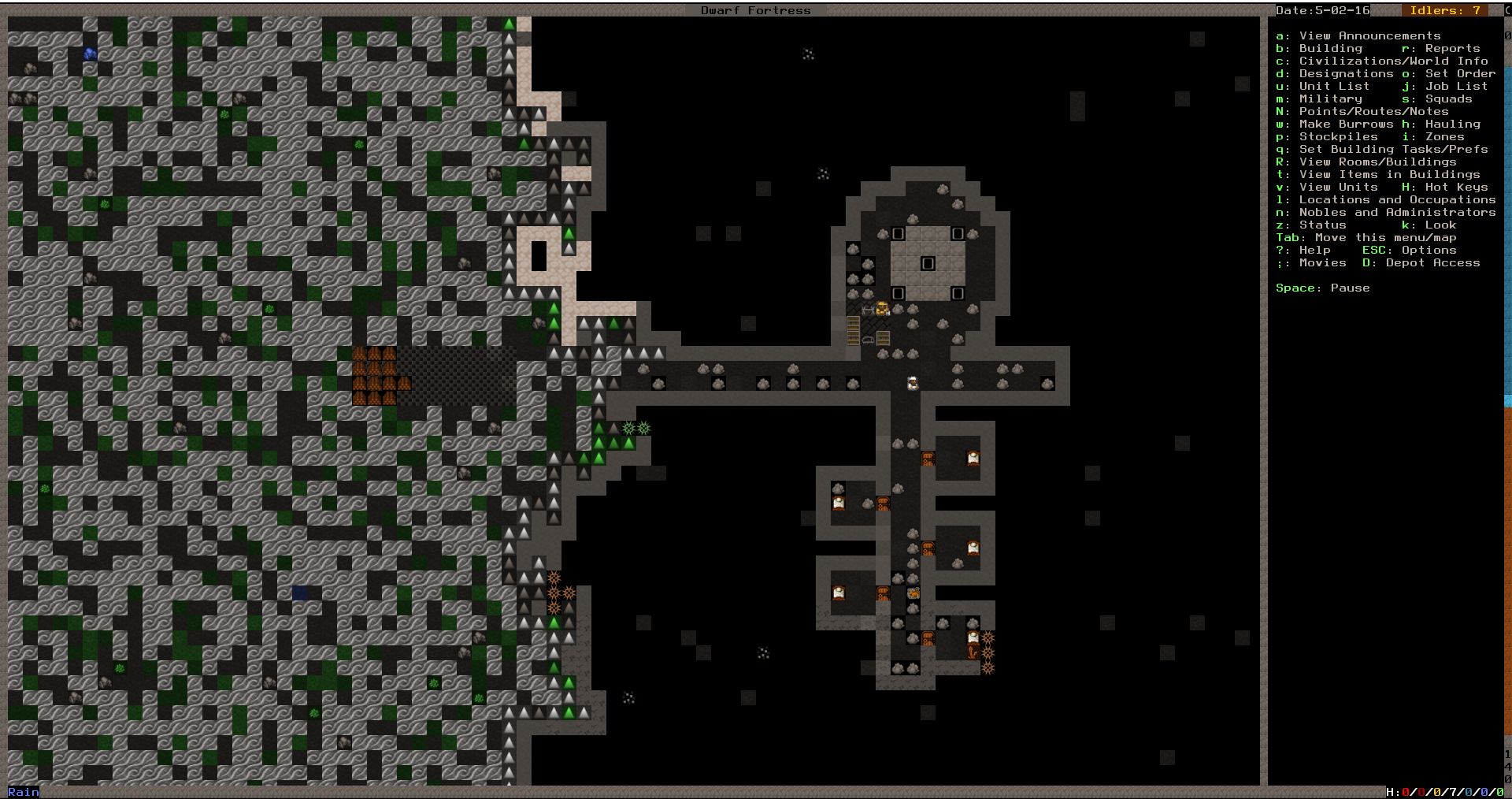Open View Rooms/Buildings
The height and width of the screenshot is (799, 1512).
pyautogui.click(x=1377, y=162)
